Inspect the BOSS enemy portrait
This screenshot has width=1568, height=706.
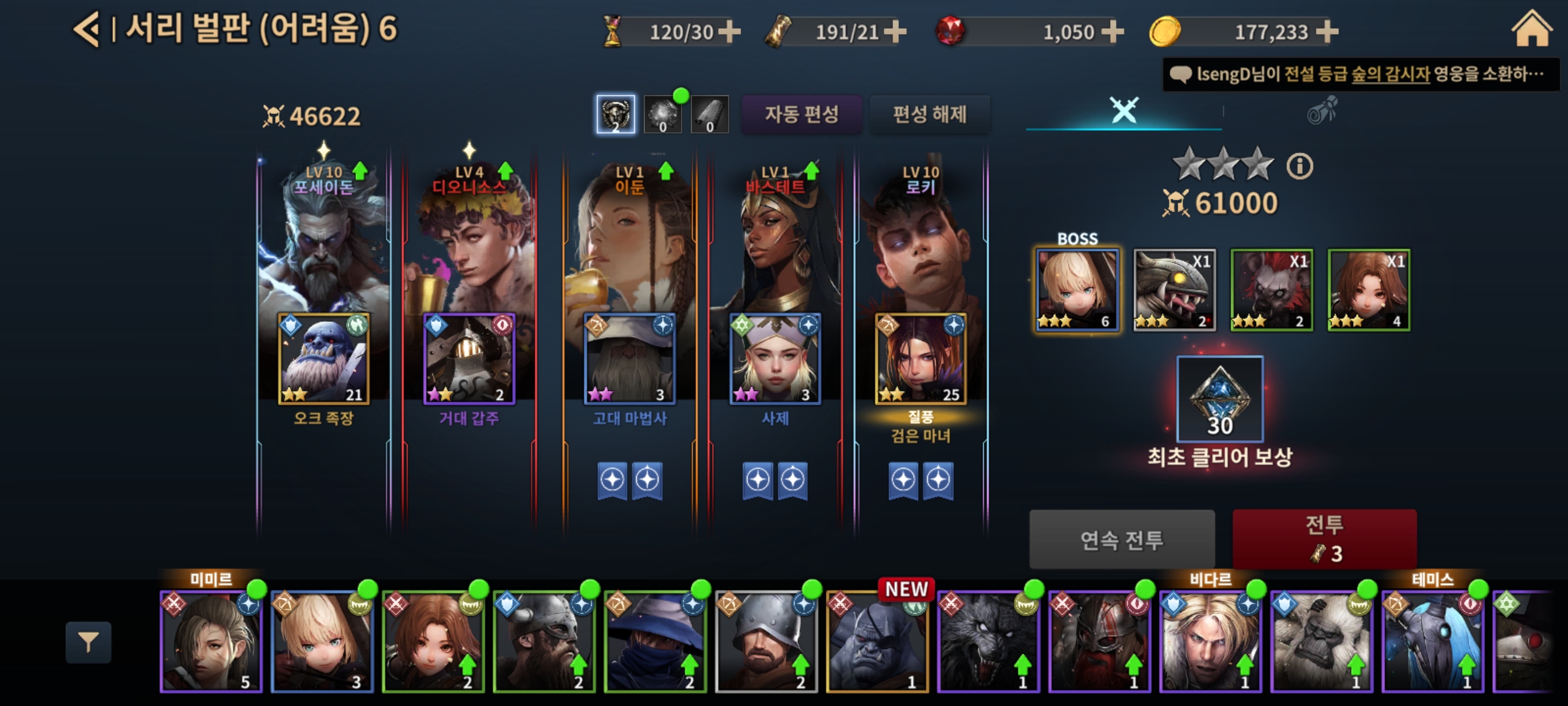pos(1077,290)
